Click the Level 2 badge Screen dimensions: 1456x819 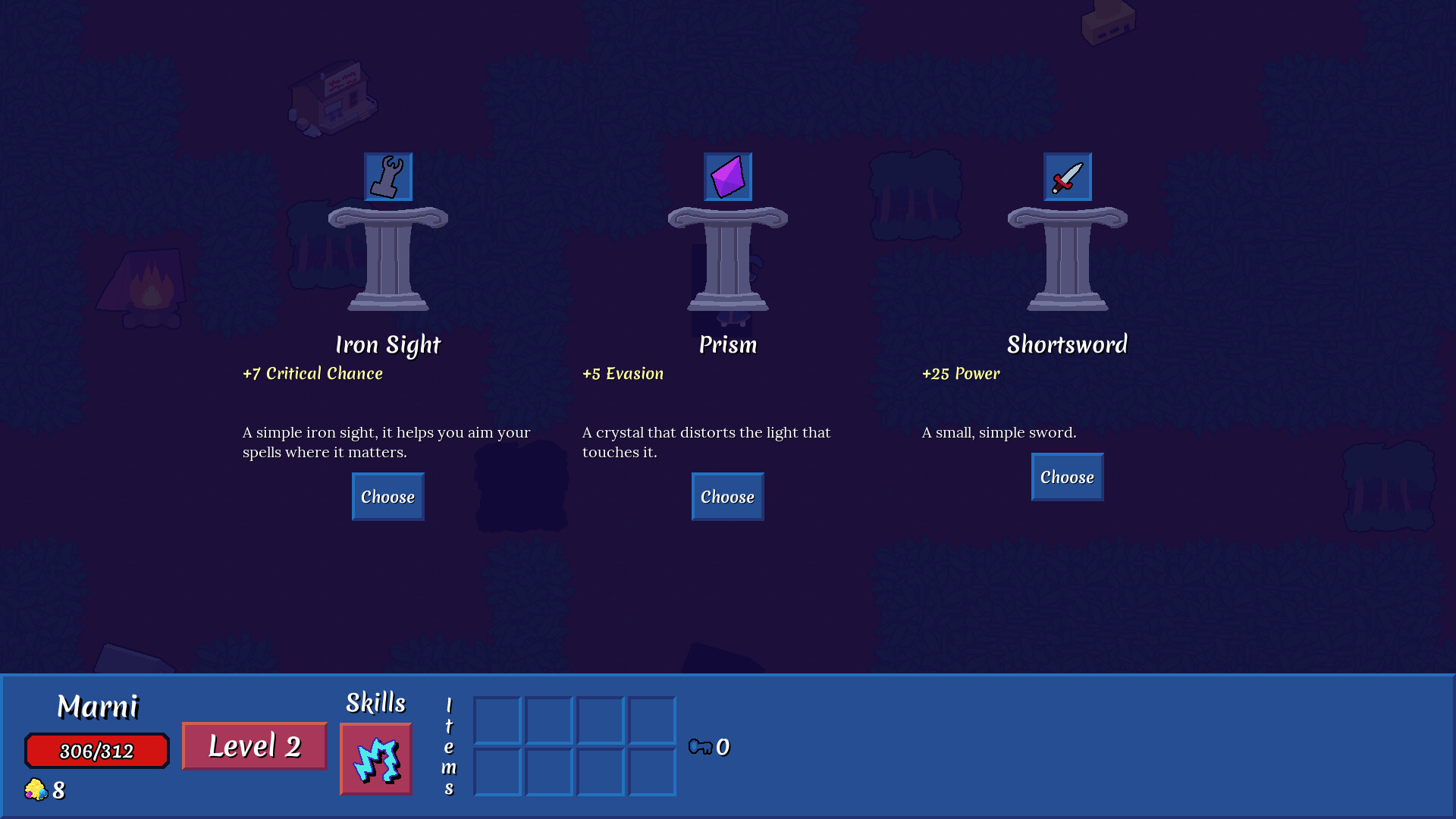click(x=253, y=745)
